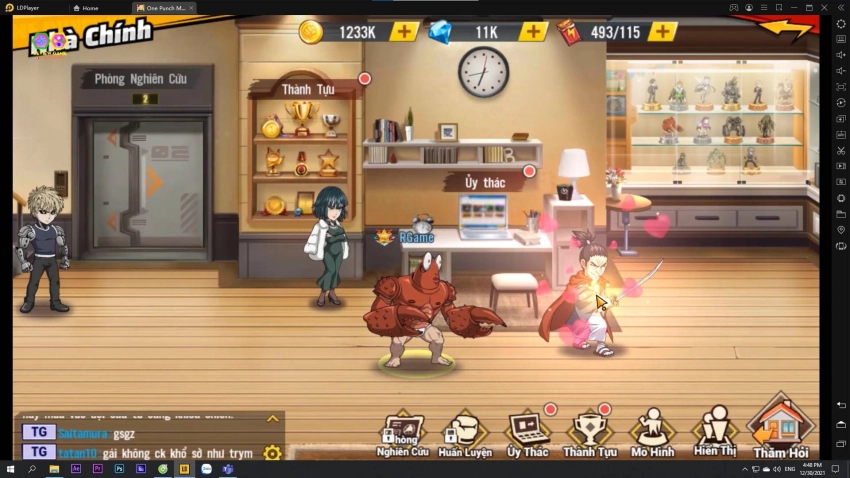Refill red tickets with the plus button

tap(662, 31)
